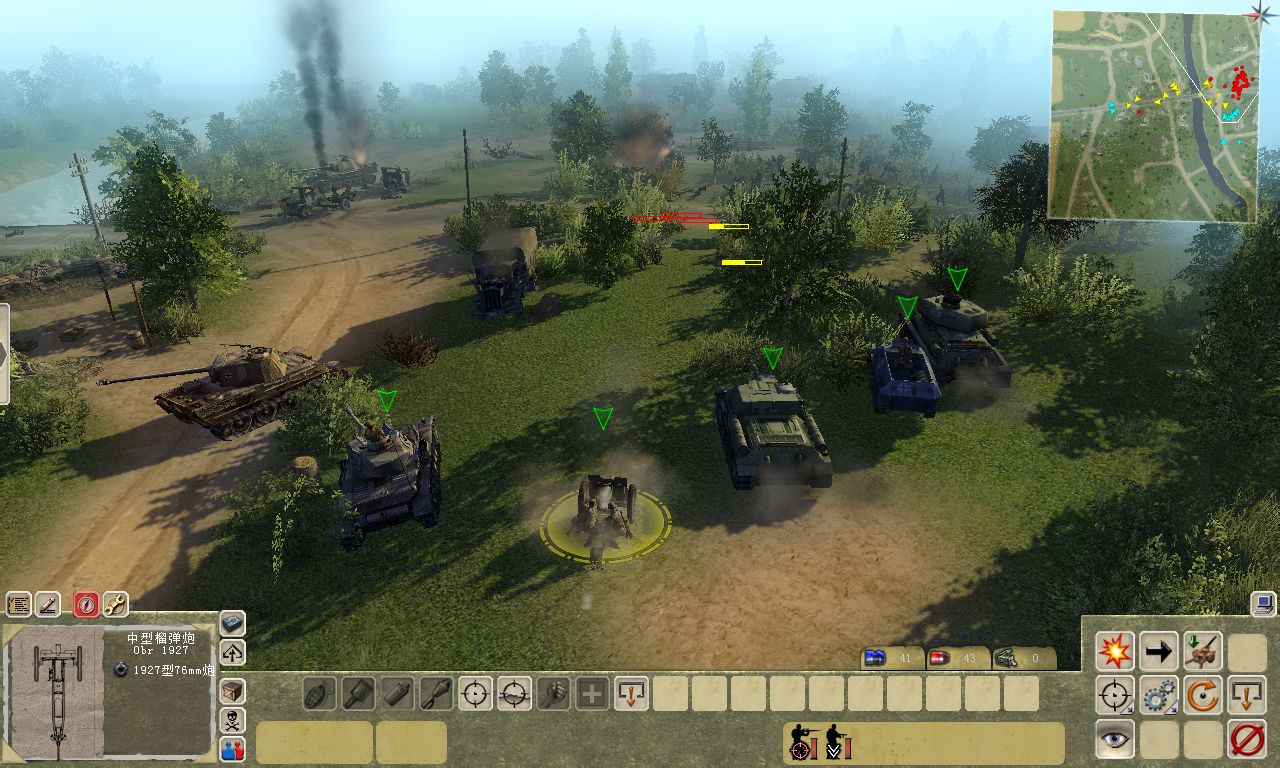Click the wooden crate inventory button
The height and width of the screenshot is (768, 1280).
click(x=232, y=690)
